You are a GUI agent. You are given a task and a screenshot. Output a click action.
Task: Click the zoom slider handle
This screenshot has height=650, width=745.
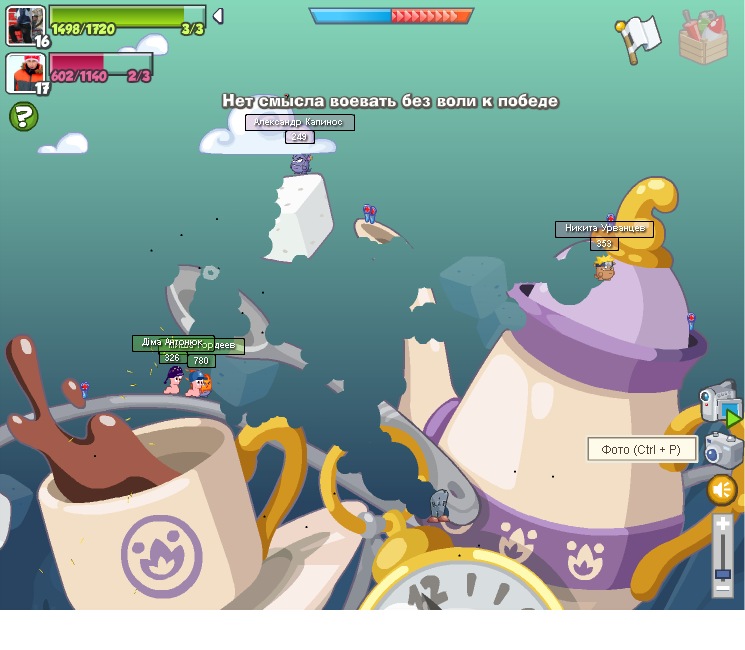coord(722,573)
